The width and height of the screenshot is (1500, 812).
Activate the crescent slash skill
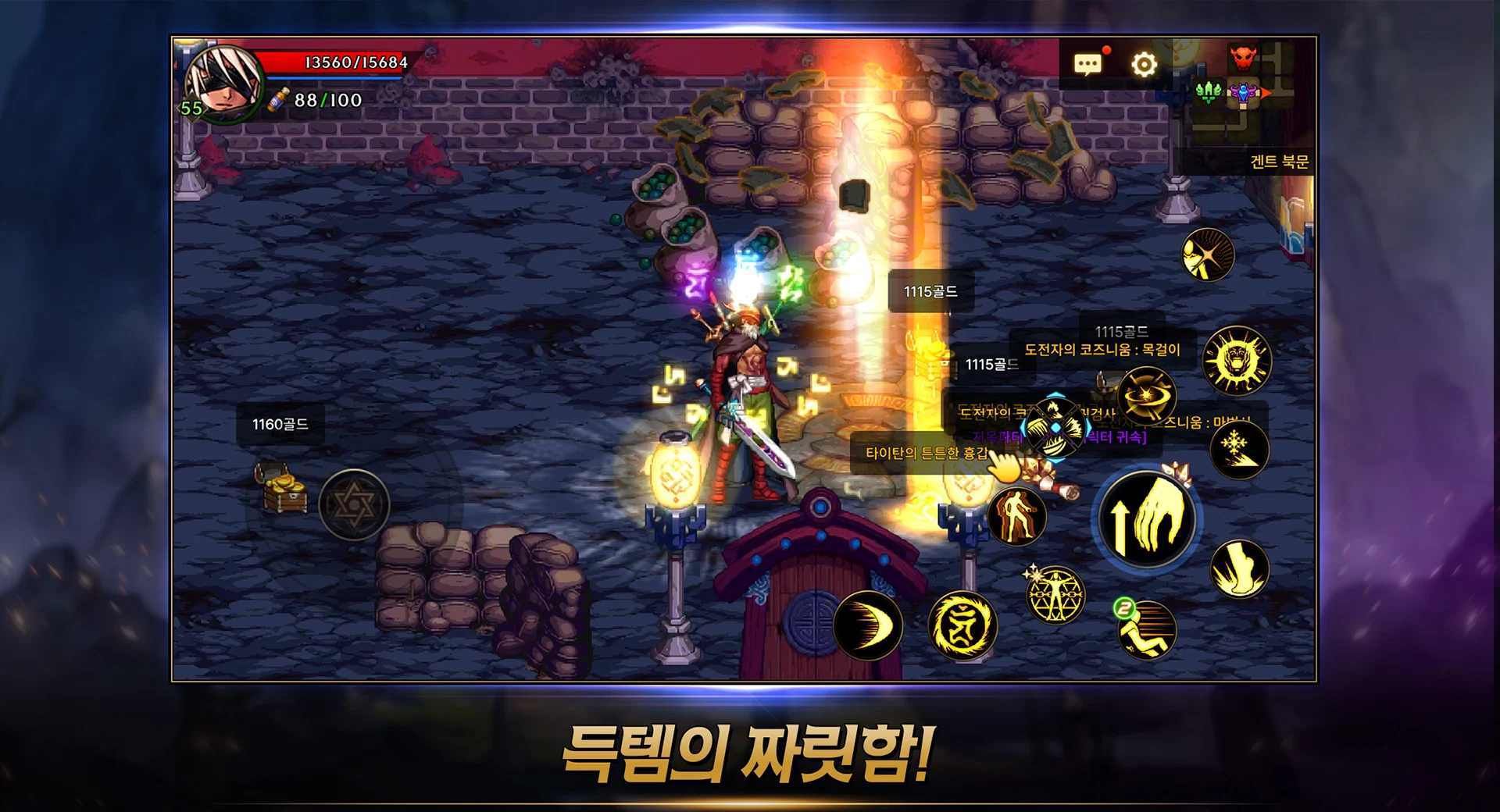tap(868, 625)
